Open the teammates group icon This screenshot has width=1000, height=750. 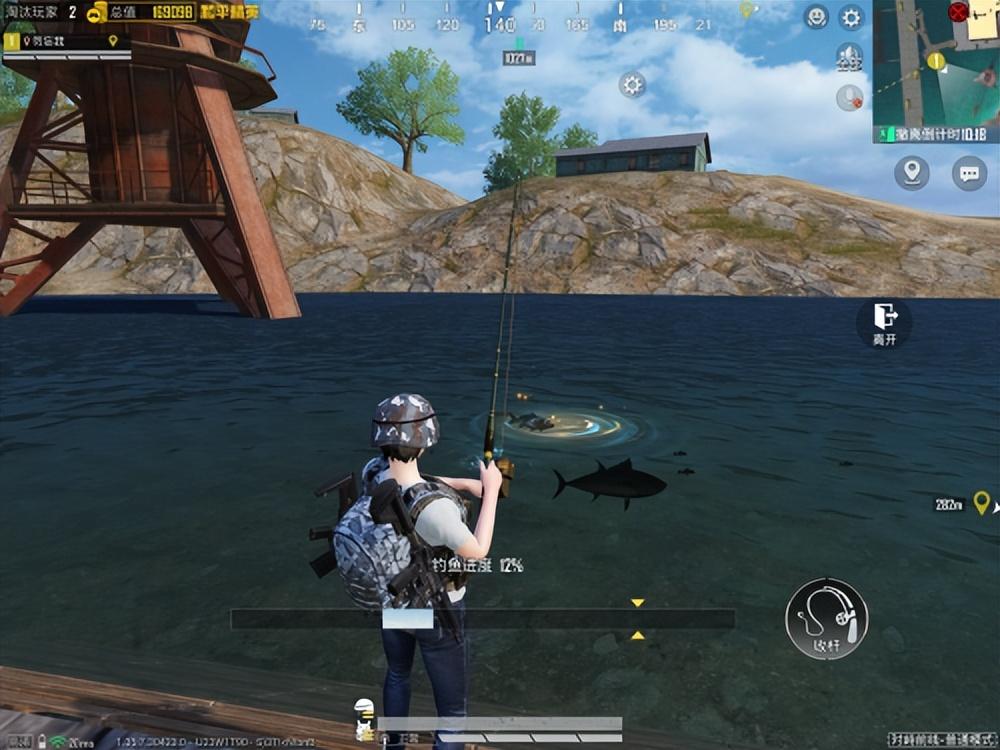pos(849,57)
